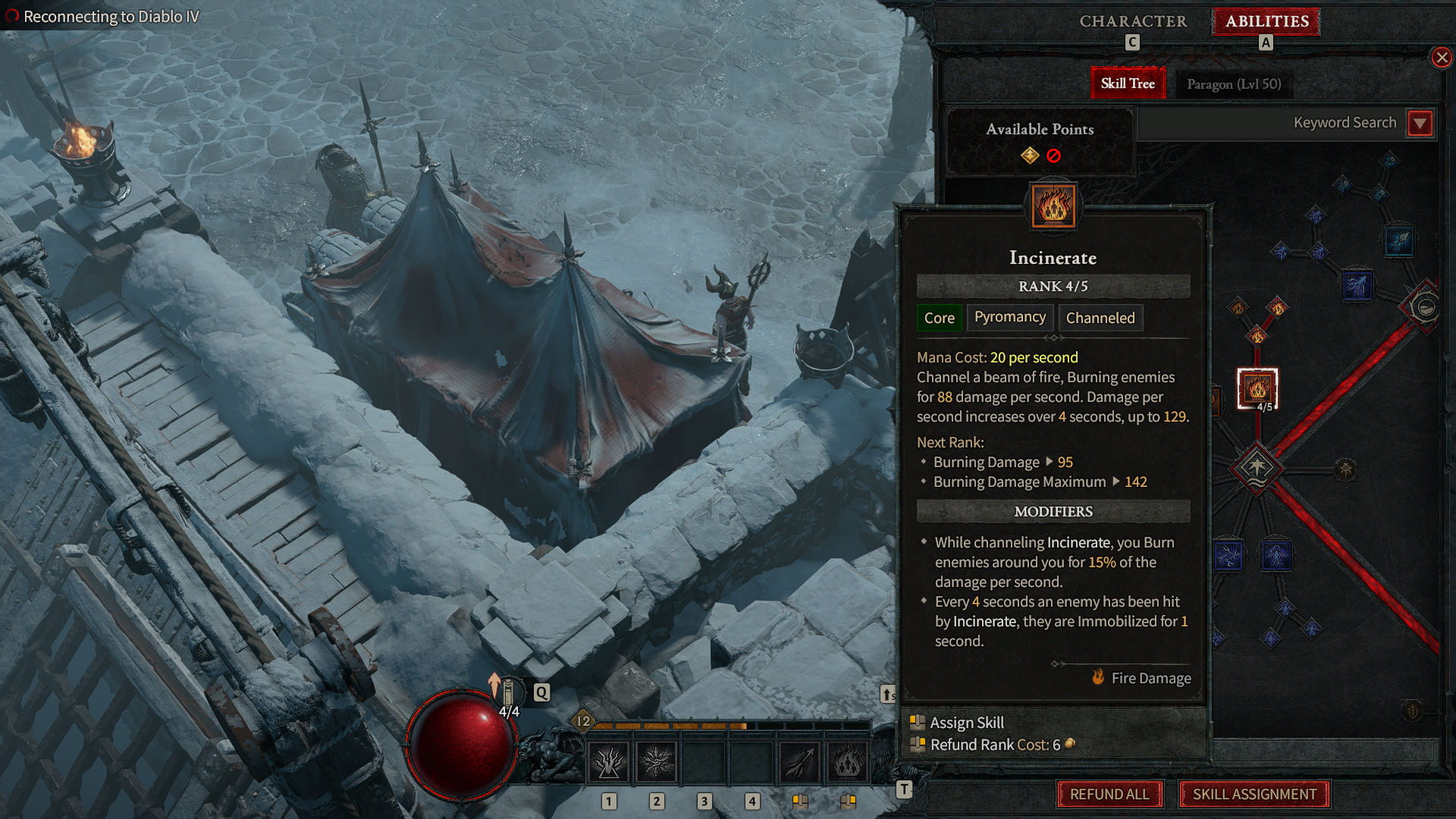This screenshot has height=819, width=1456.
Task: Toggle the Pyromancy tag filter
Action: click(x=1009, y=317)
